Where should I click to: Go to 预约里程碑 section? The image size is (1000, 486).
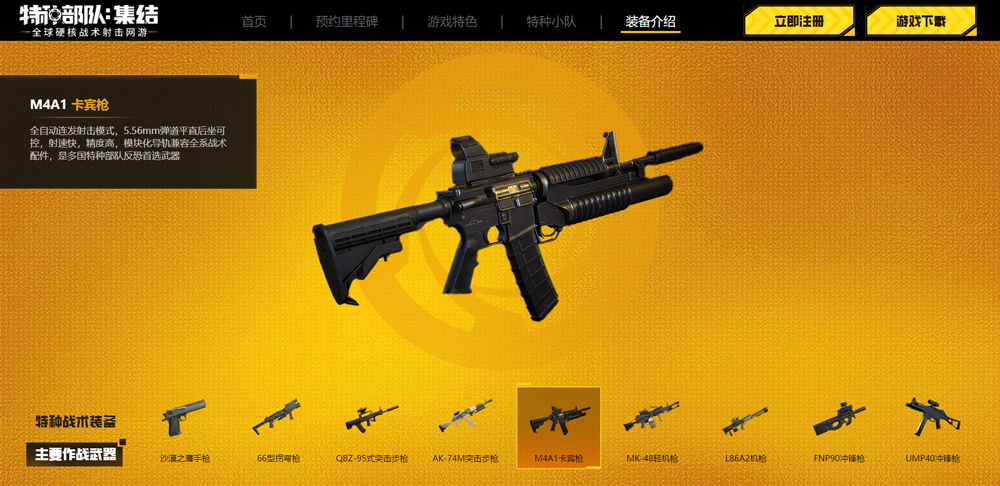coord(346,22)
